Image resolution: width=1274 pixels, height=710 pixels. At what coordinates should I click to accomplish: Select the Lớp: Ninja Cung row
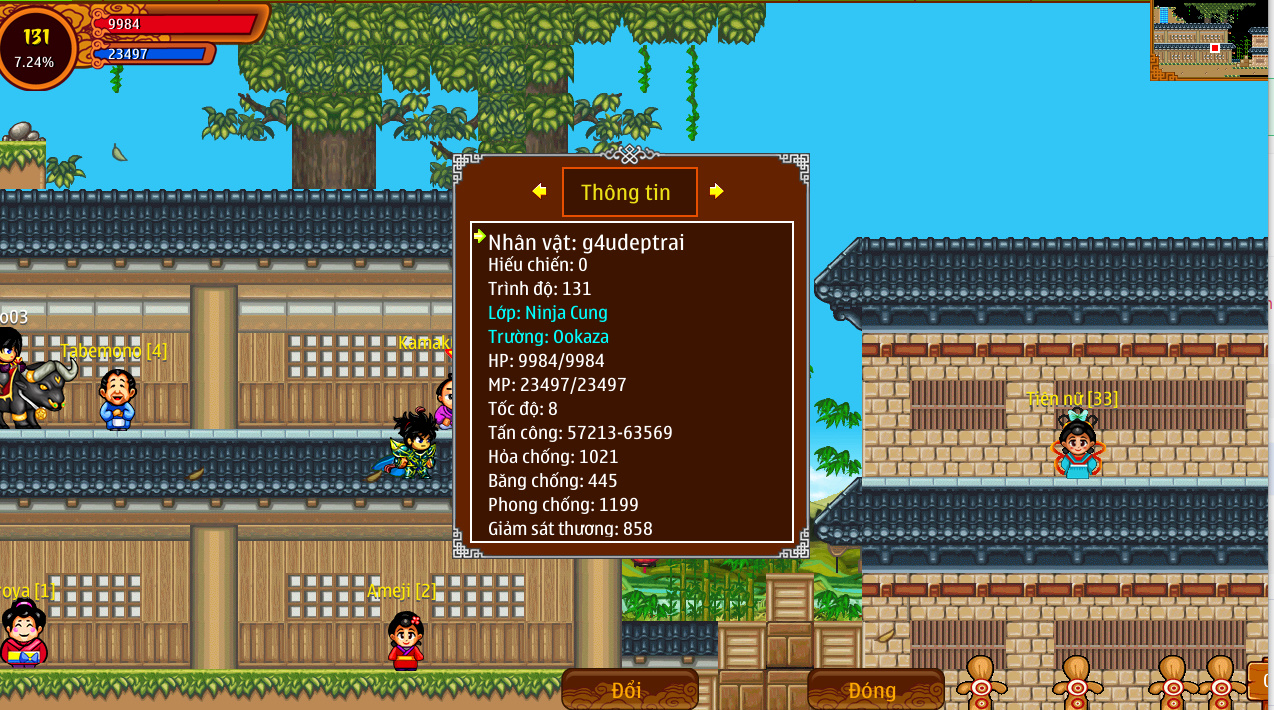click(x=547, y=313)
